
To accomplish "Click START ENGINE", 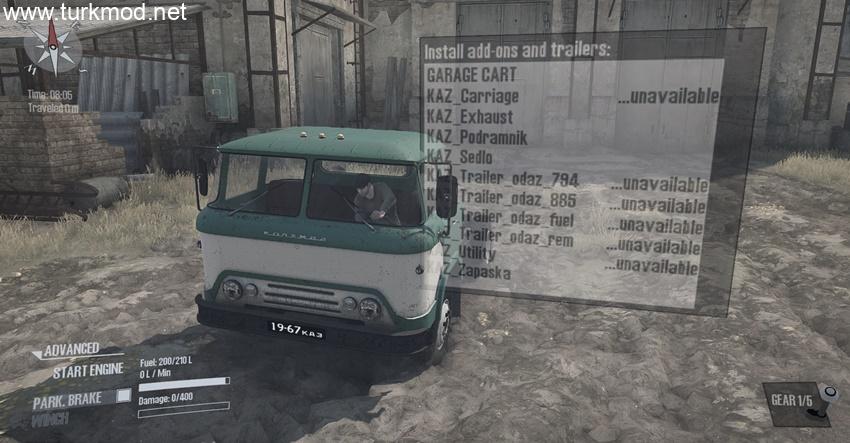I will pos(87,370).
